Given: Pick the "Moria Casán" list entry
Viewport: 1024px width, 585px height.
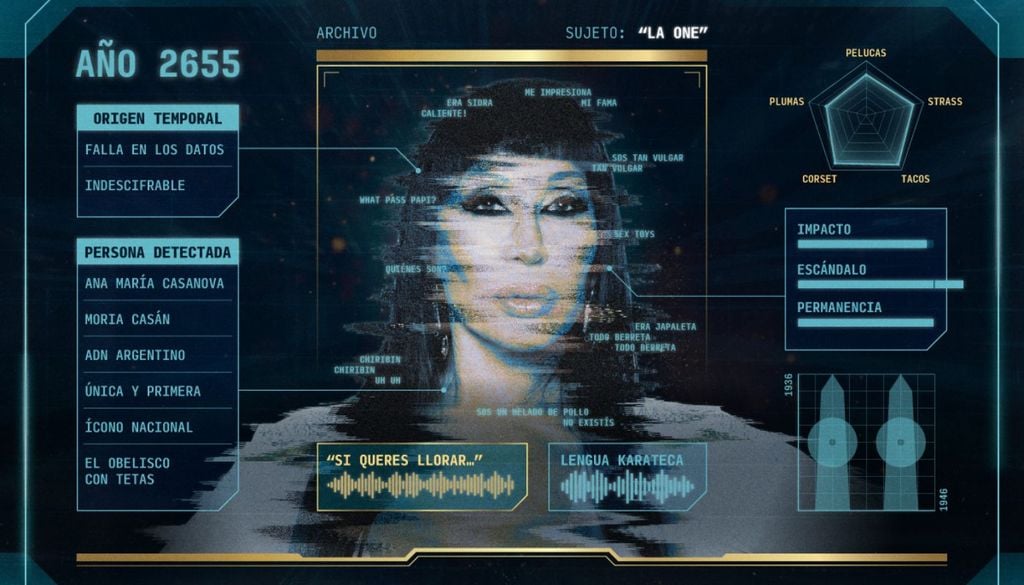Looking at the screenshot, I should (128, 319).
